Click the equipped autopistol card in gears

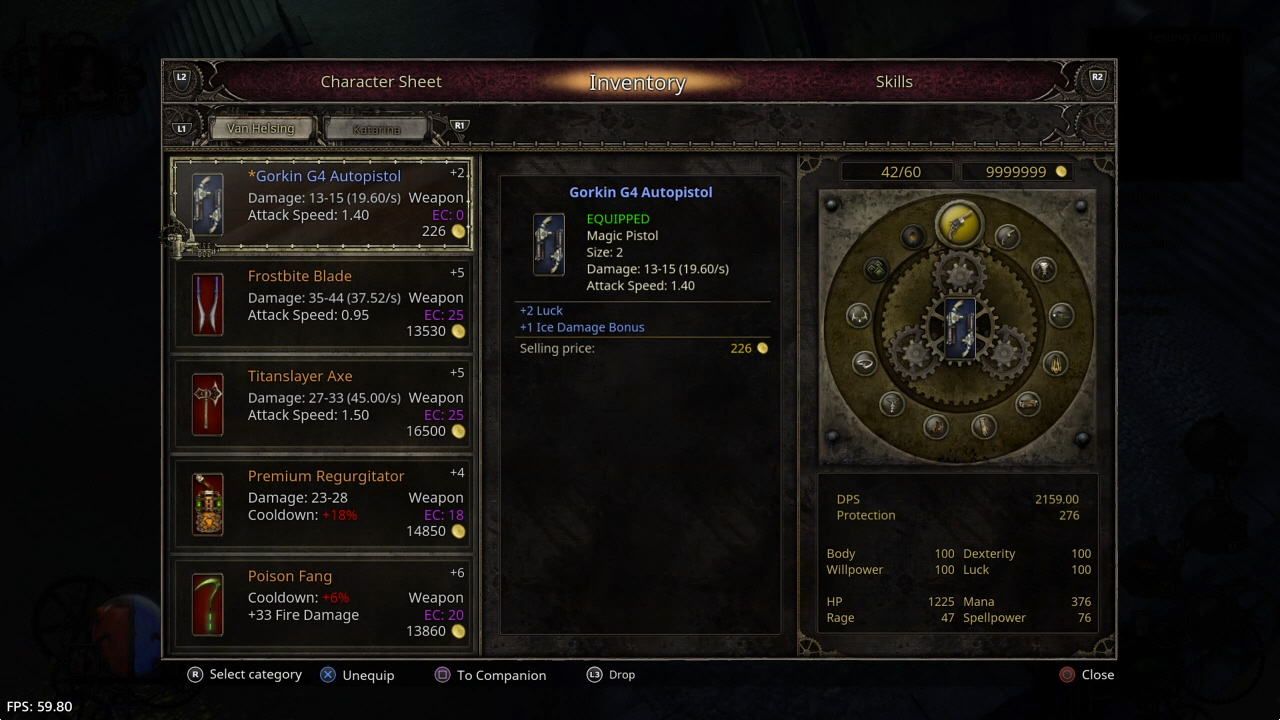[x=959, y=328]
